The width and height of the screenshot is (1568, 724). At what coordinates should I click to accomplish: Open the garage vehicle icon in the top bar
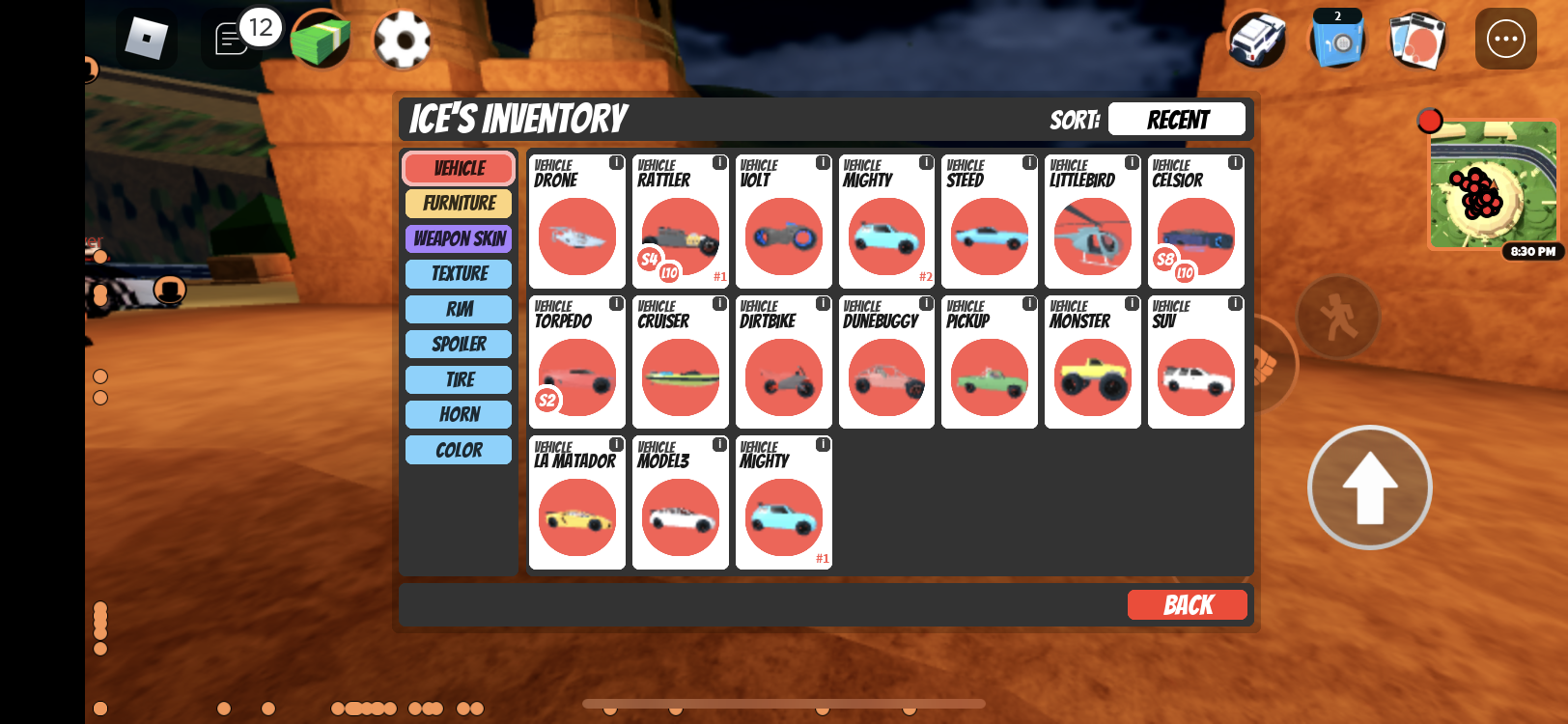click(1256, 39)
